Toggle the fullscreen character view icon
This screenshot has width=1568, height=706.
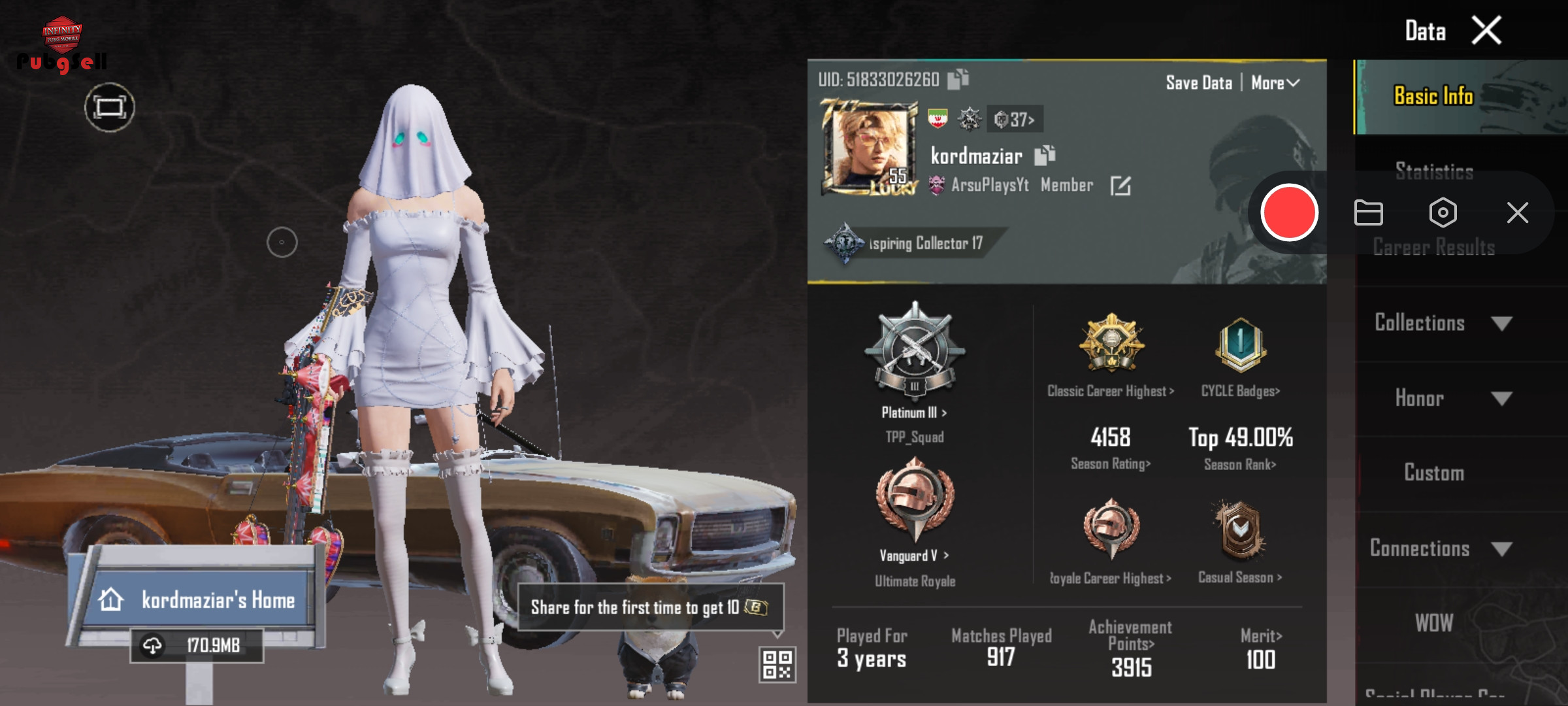[x=109, y=108]
